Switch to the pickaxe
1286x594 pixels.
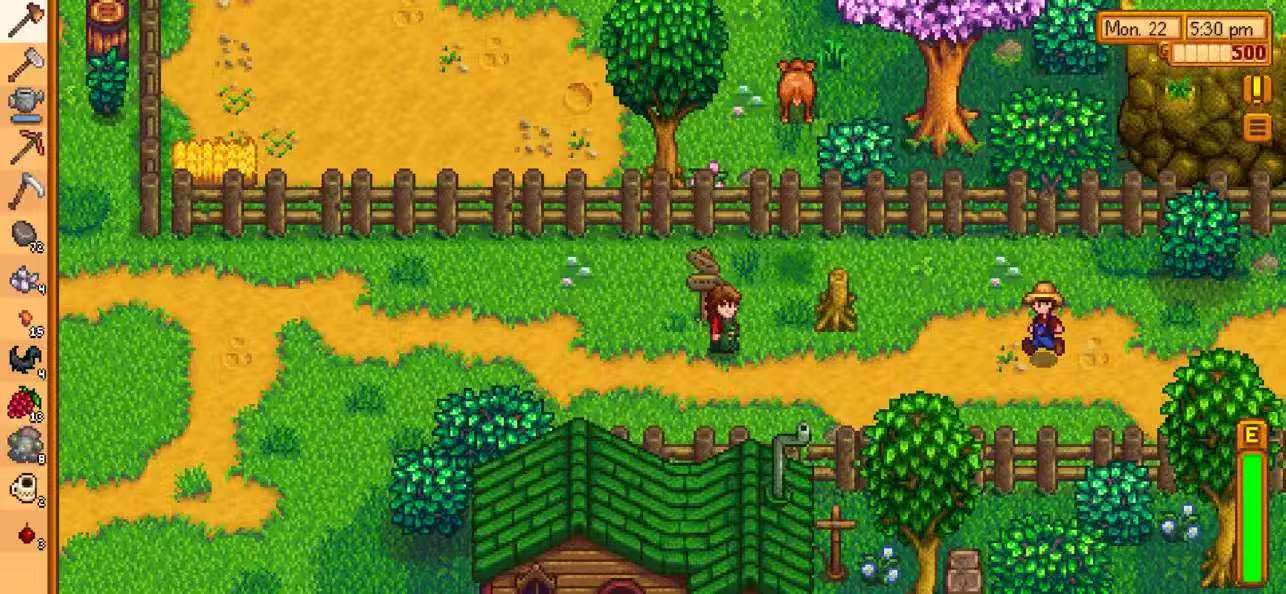tap(25, 146)
